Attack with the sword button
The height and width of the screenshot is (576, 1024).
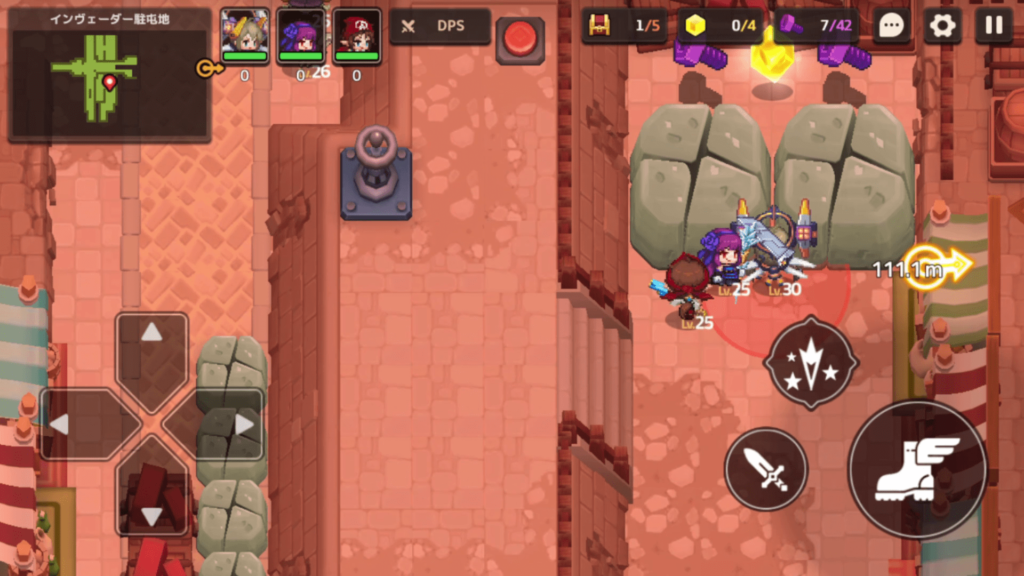click(765, 468)
